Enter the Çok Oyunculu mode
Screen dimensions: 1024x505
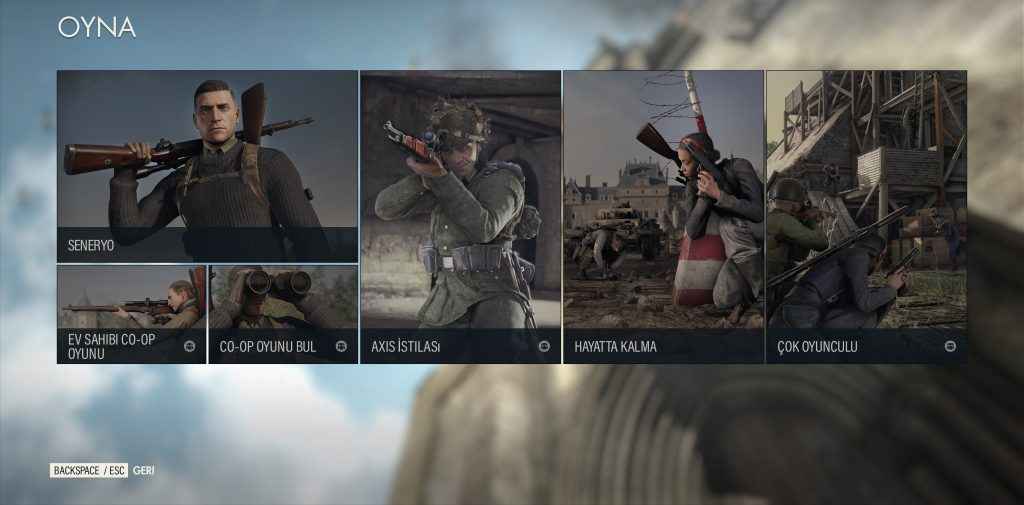[866, 216]
